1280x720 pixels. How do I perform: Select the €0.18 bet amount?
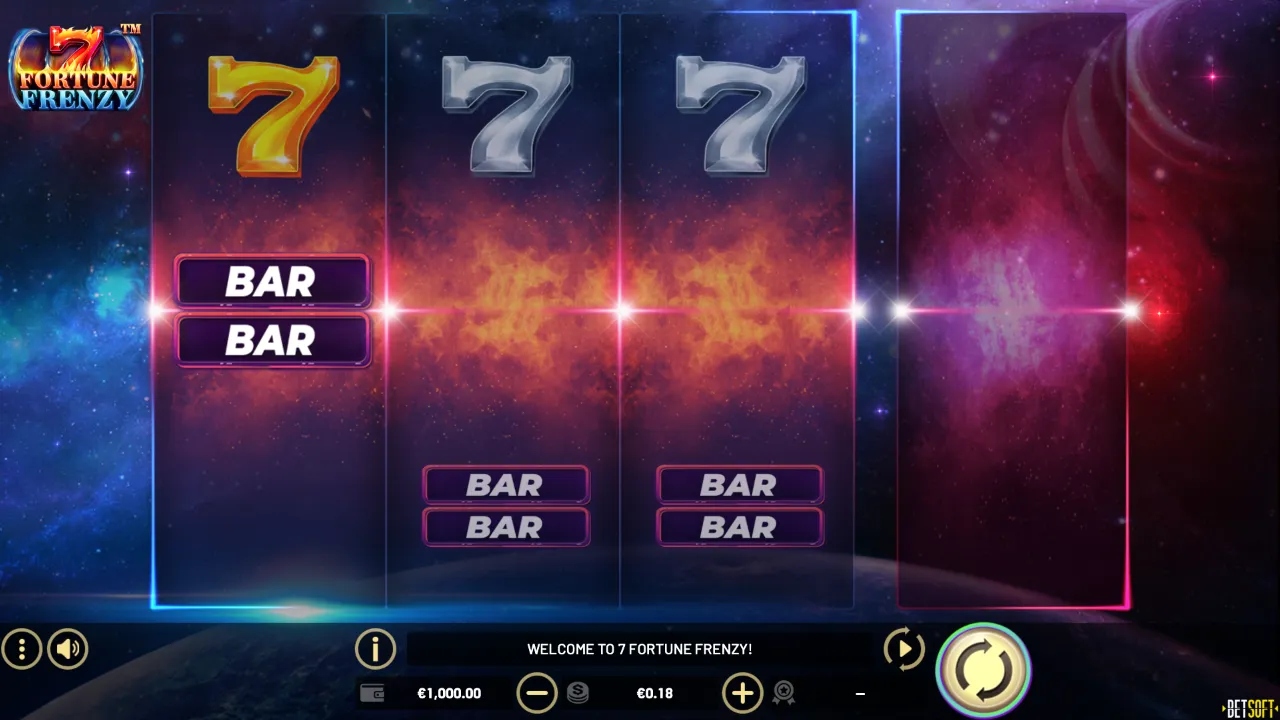click(x=655, y=692)
